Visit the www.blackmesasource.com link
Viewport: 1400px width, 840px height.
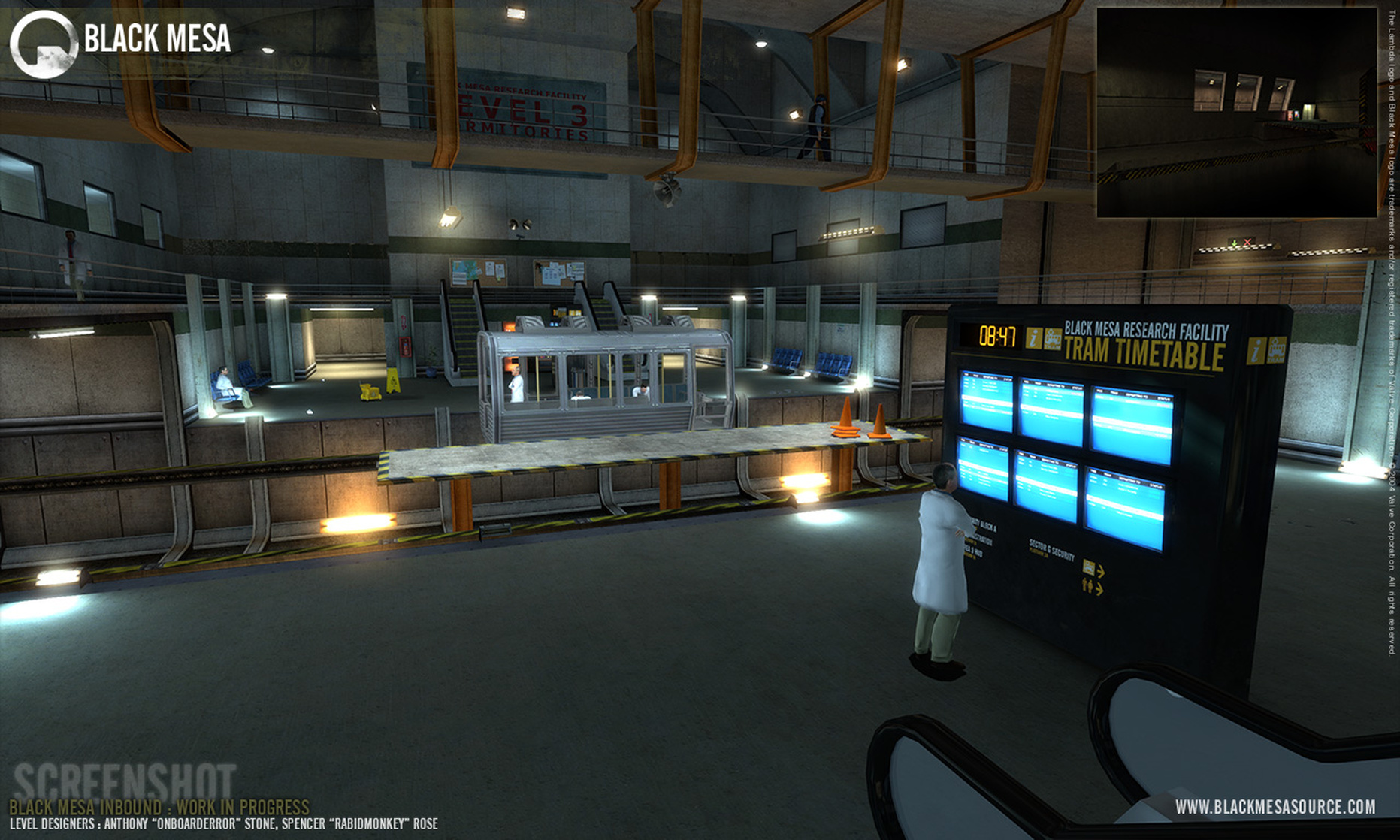point(1275,807)
